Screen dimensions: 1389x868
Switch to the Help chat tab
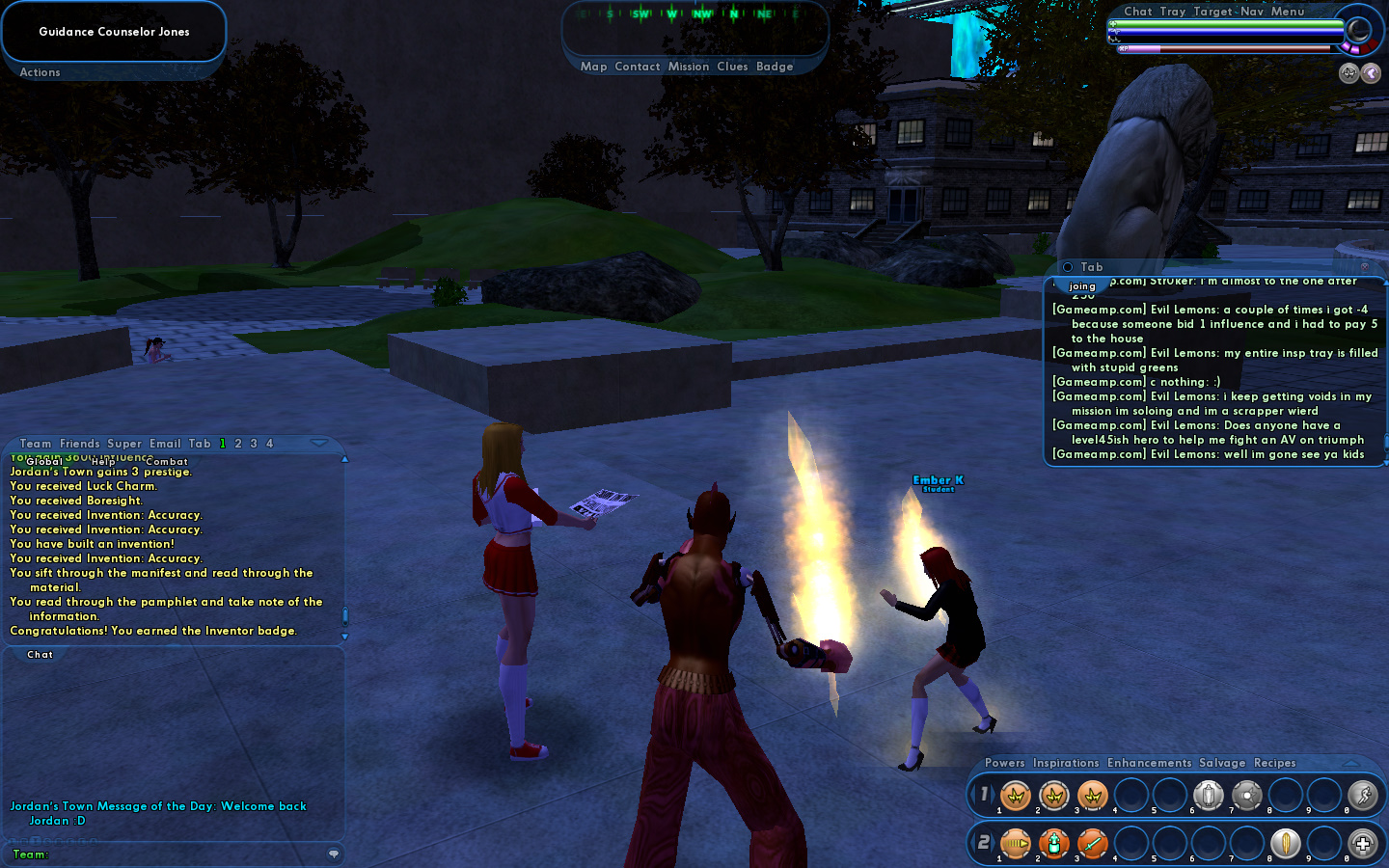click(103, 462)
